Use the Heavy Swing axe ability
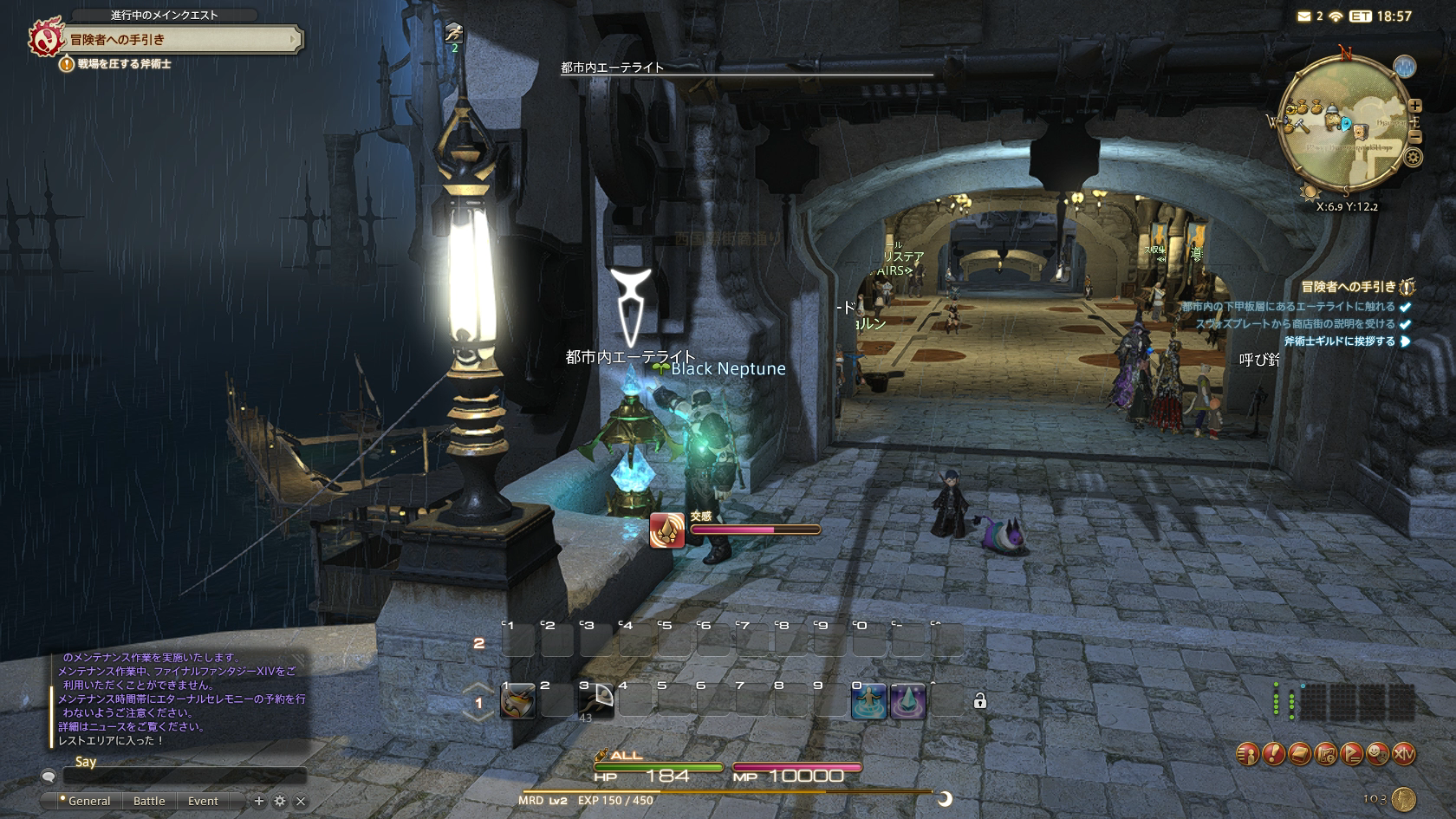Image resolution: width=1456 pixels, height=819 pixels. [517, 701]
